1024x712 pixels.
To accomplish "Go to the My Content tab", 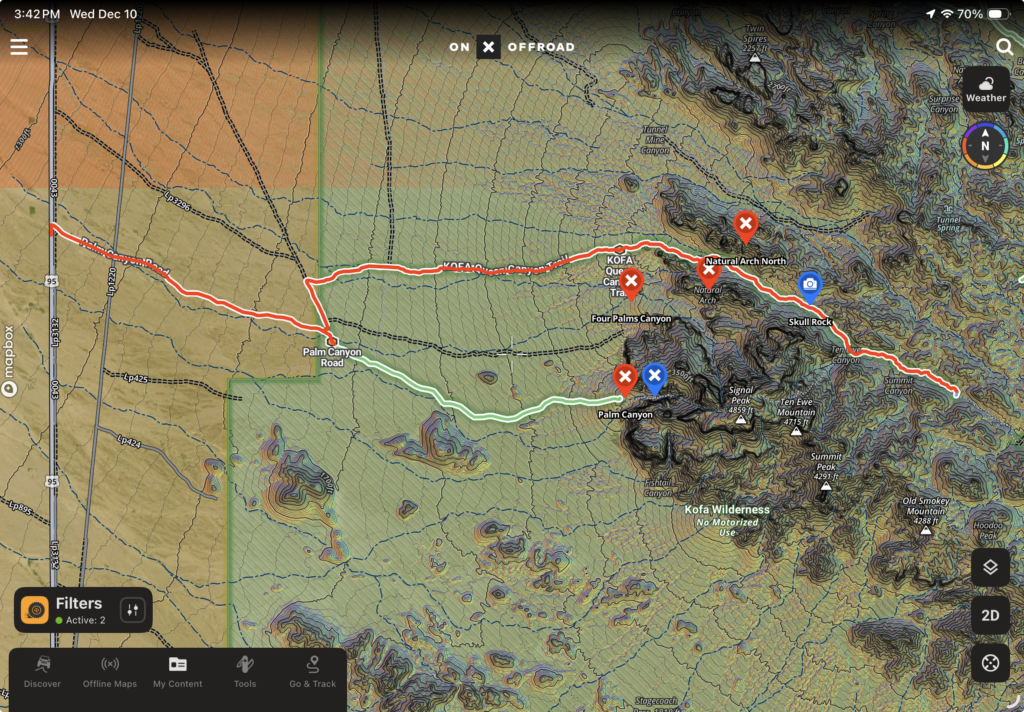I will click(x=178, y=672).
